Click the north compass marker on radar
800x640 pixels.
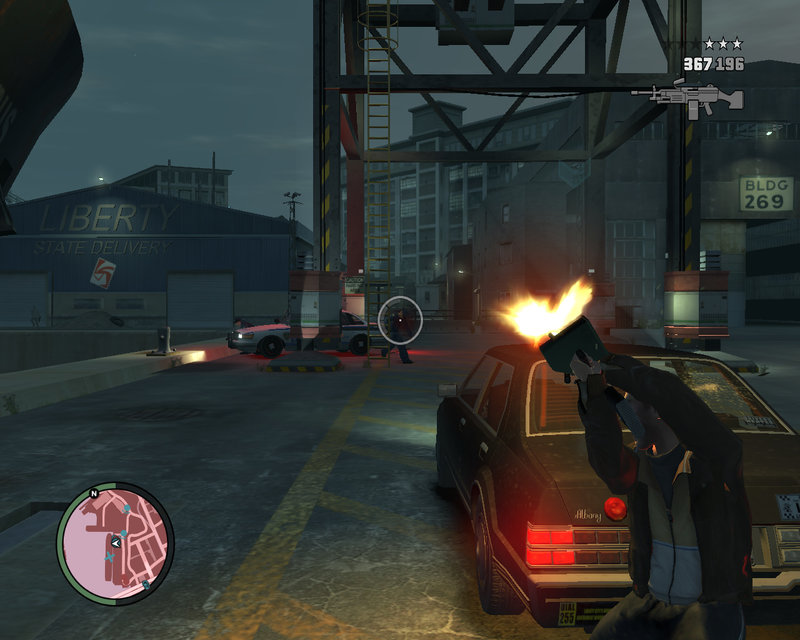(x=93, y=493)
